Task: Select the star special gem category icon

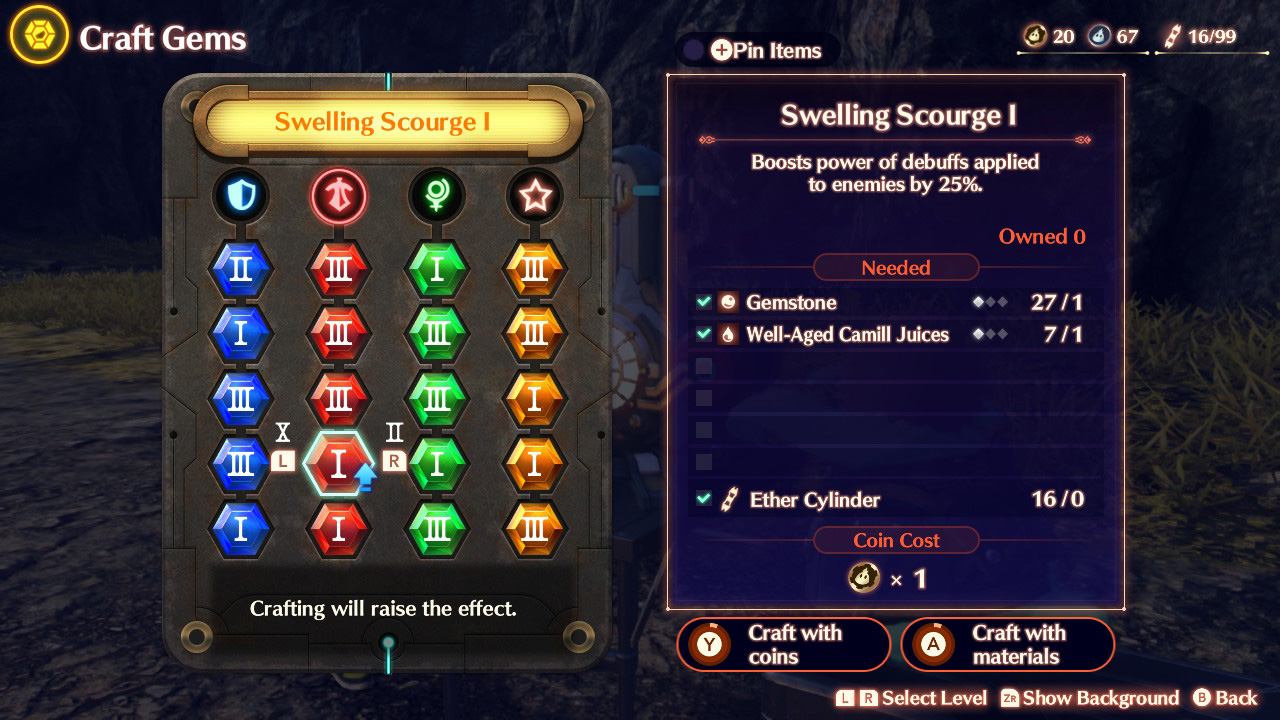Action: tap(536, 196)
